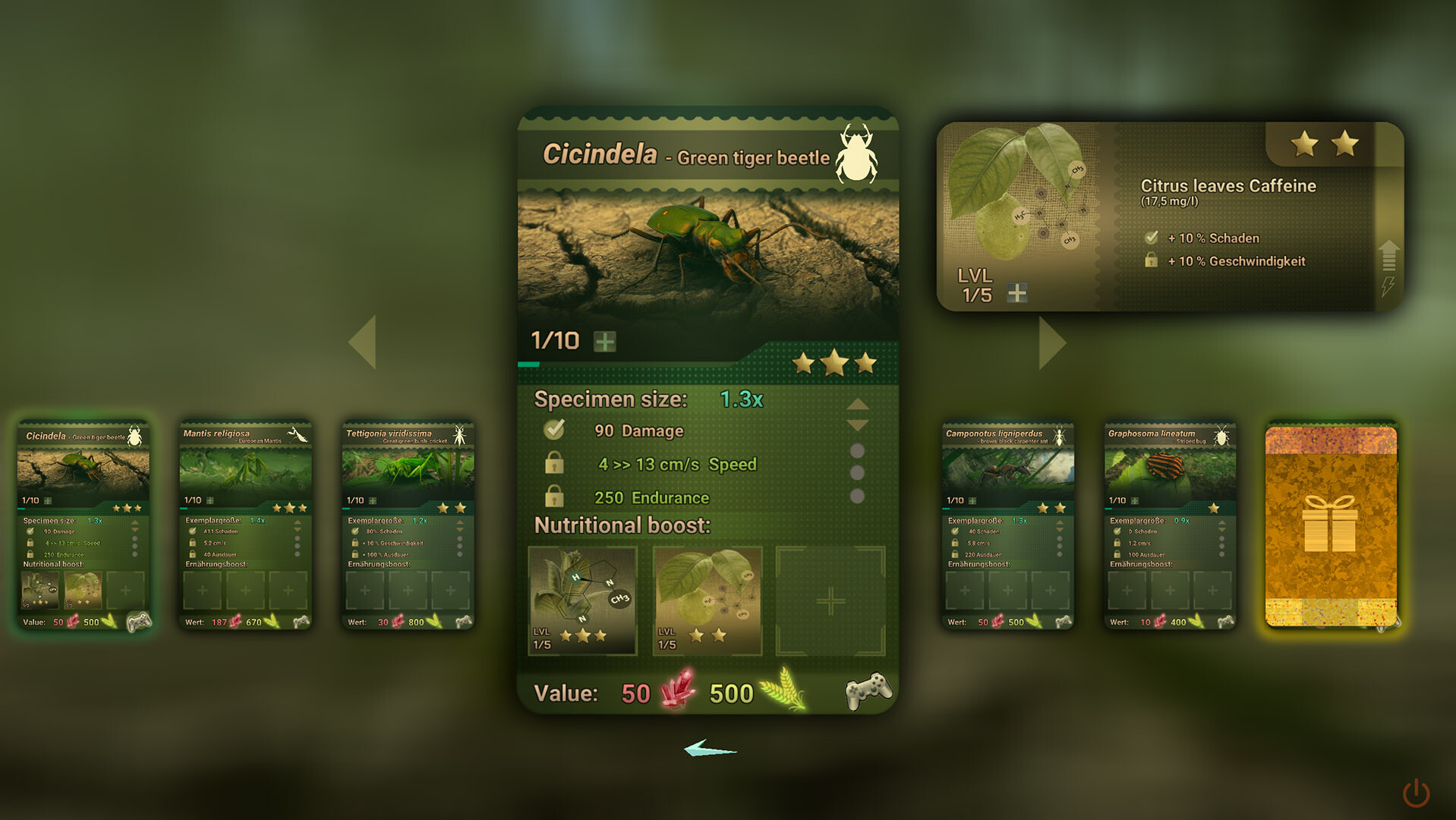Click the upgrade arrow on the Citrus leaves Caffeine card
1456x820 pixels.
[x=1389, y=254]
